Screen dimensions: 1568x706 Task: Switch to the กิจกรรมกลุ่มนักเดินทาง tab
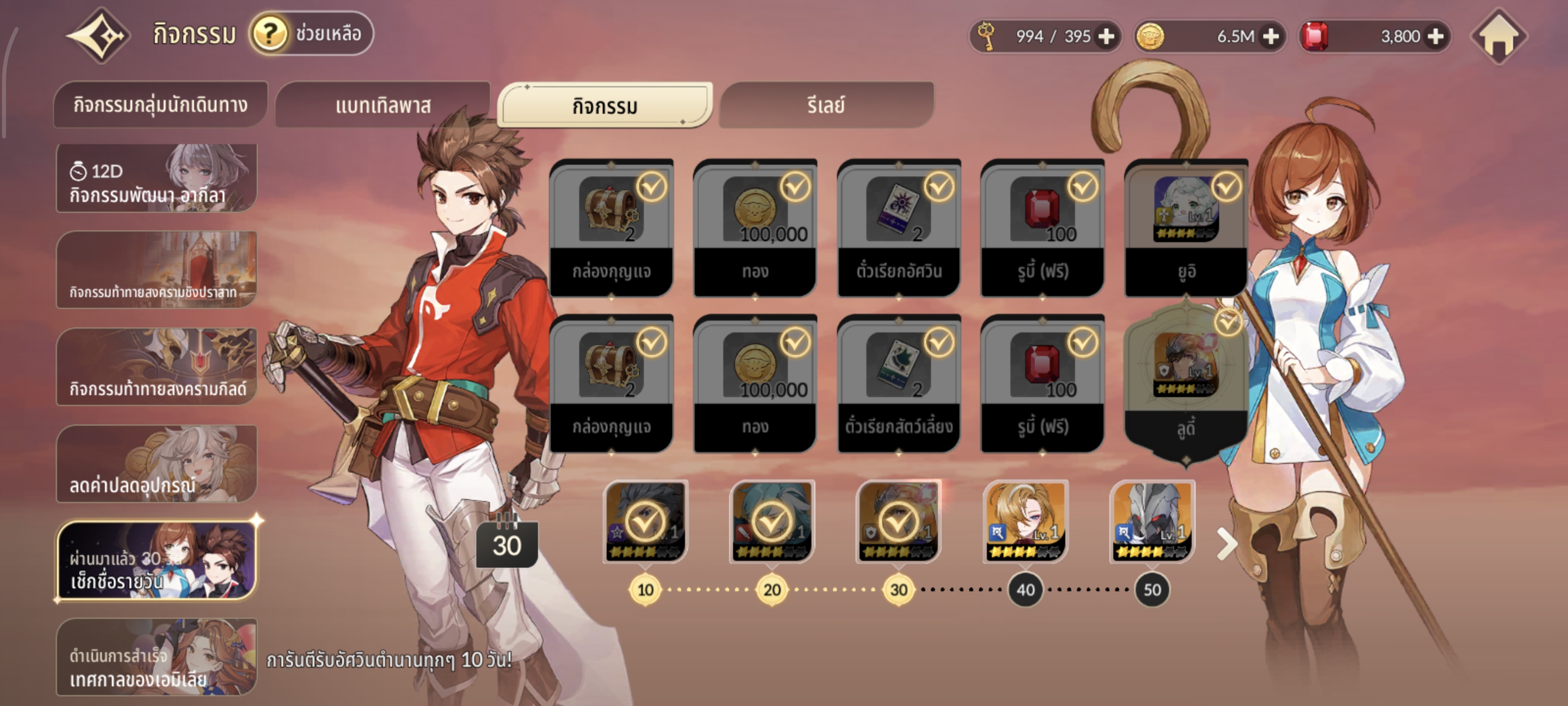(x=160, y=105)
